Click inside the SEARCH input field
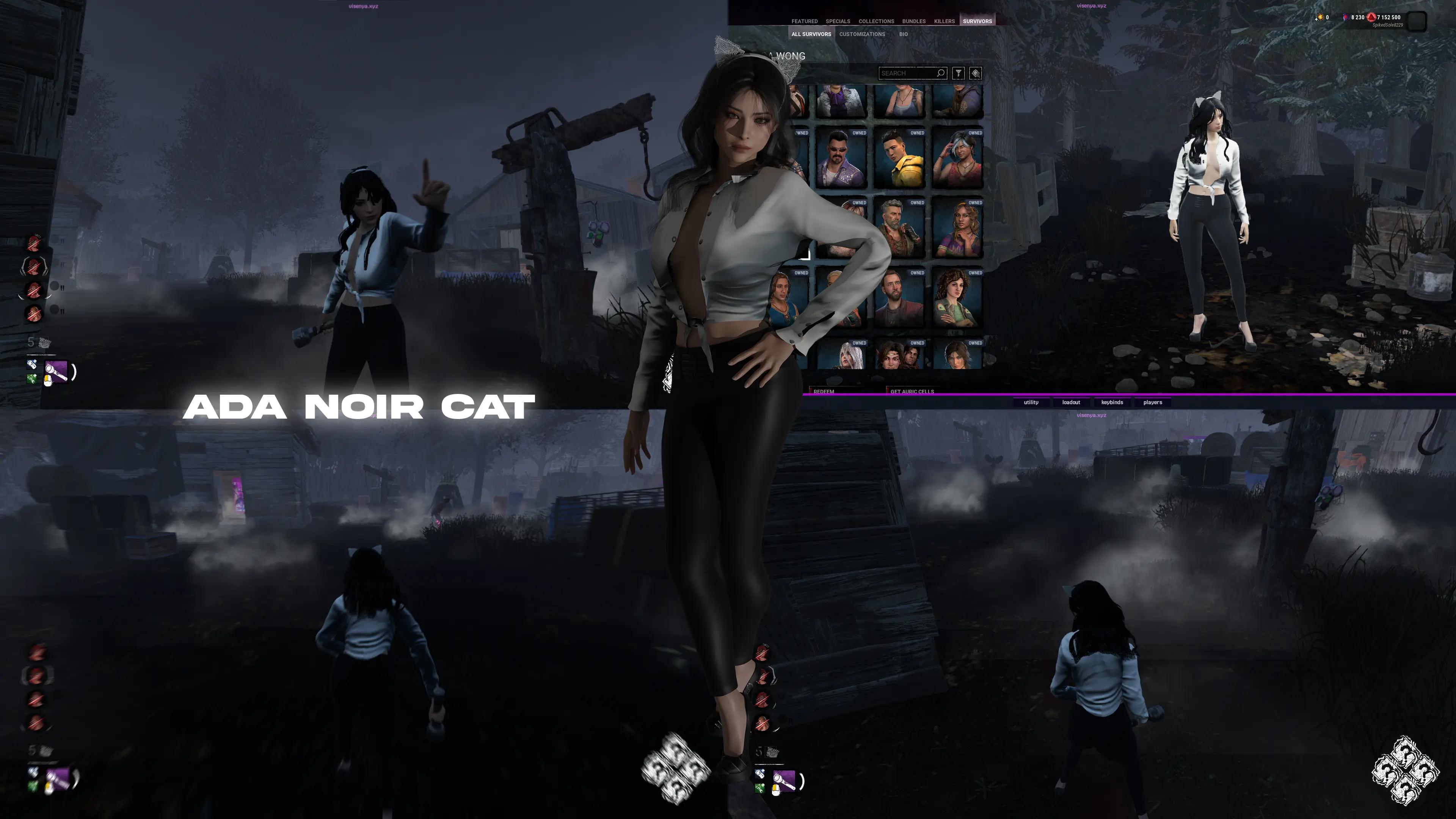Viewport: 1456px width, 819px height. (x=904, y=73)
